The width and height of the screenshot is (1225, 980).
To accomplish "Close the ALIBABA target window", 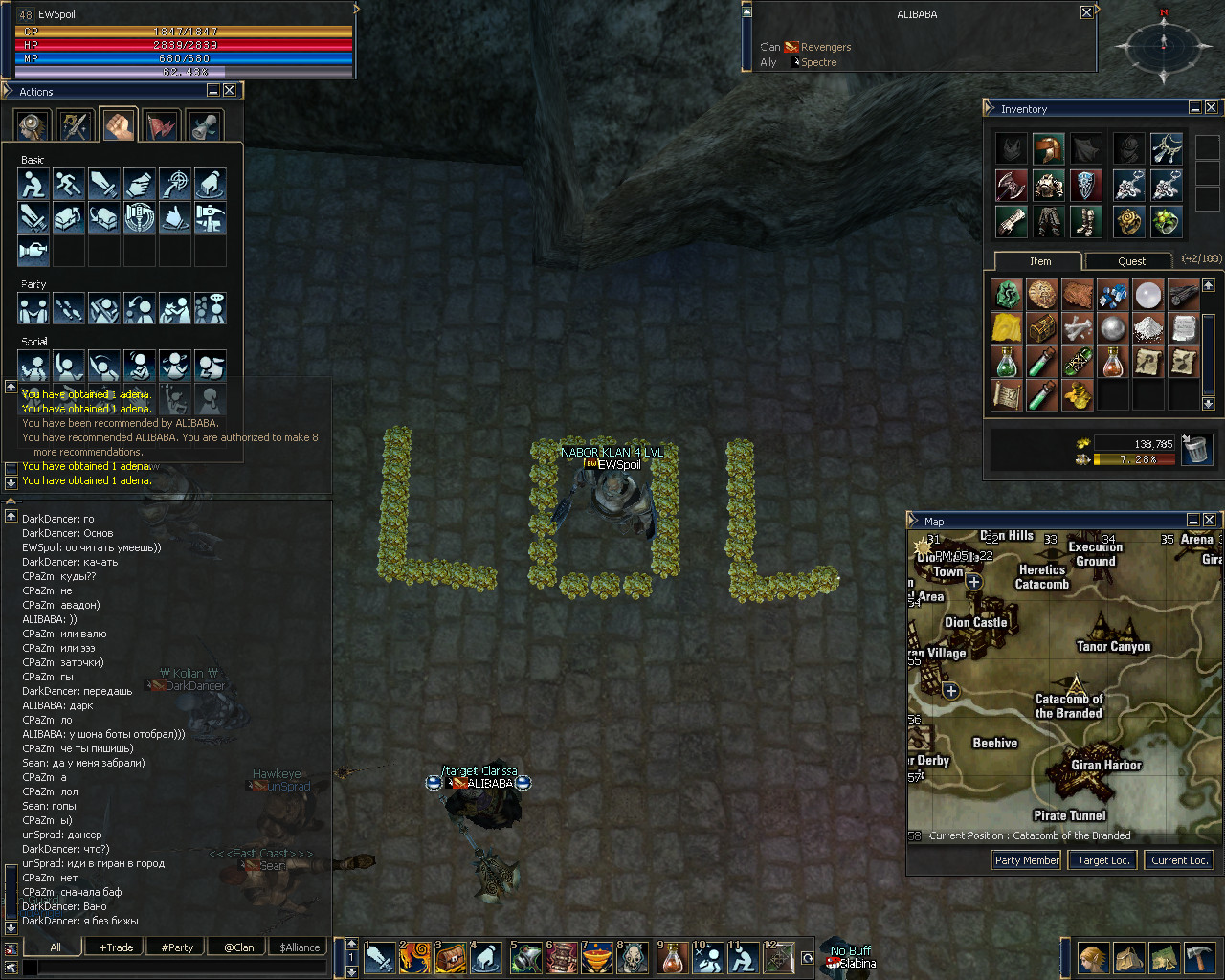I will [1086, 12].
